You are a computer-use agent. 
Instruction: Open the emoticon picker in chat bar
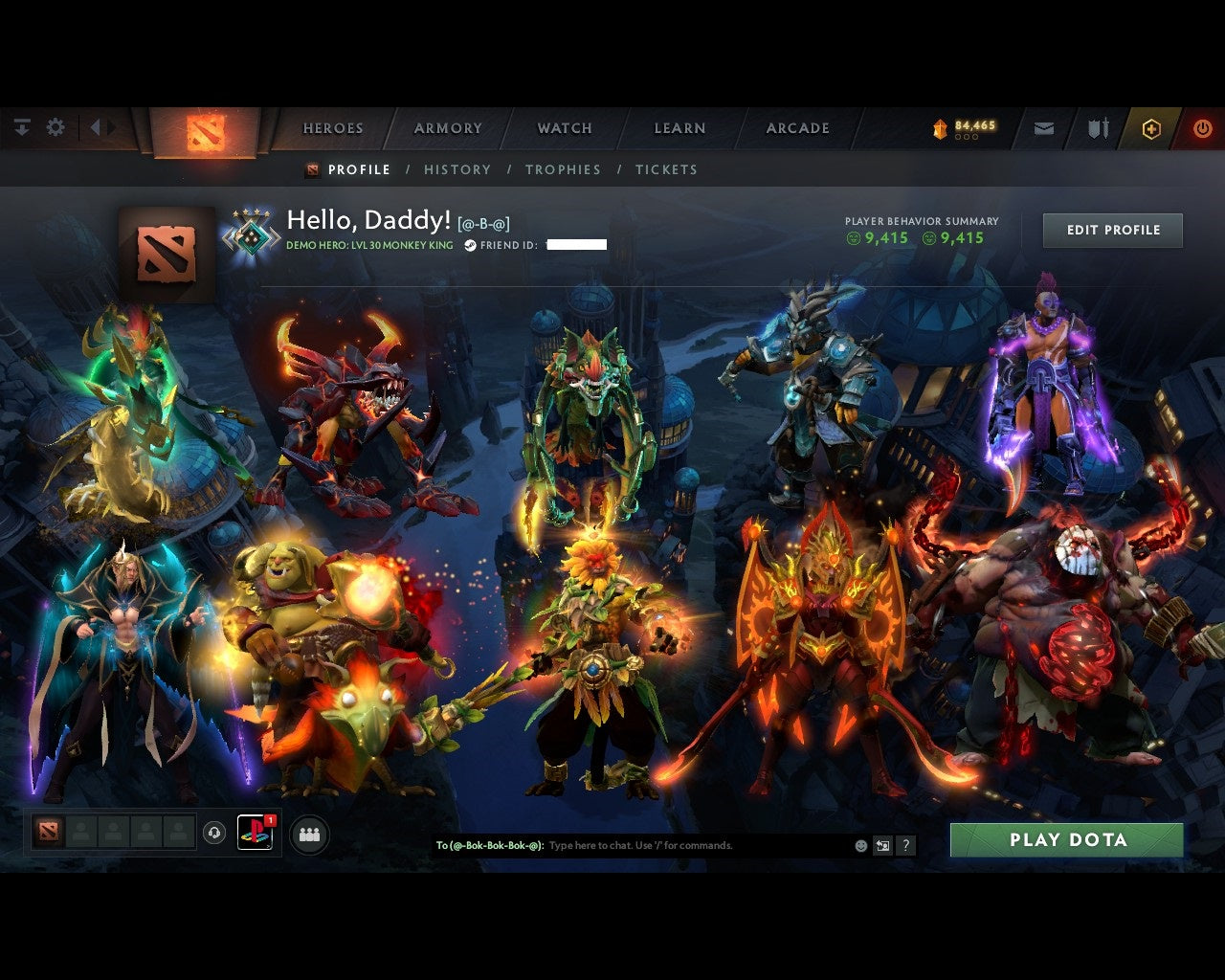tap(859, 846)
